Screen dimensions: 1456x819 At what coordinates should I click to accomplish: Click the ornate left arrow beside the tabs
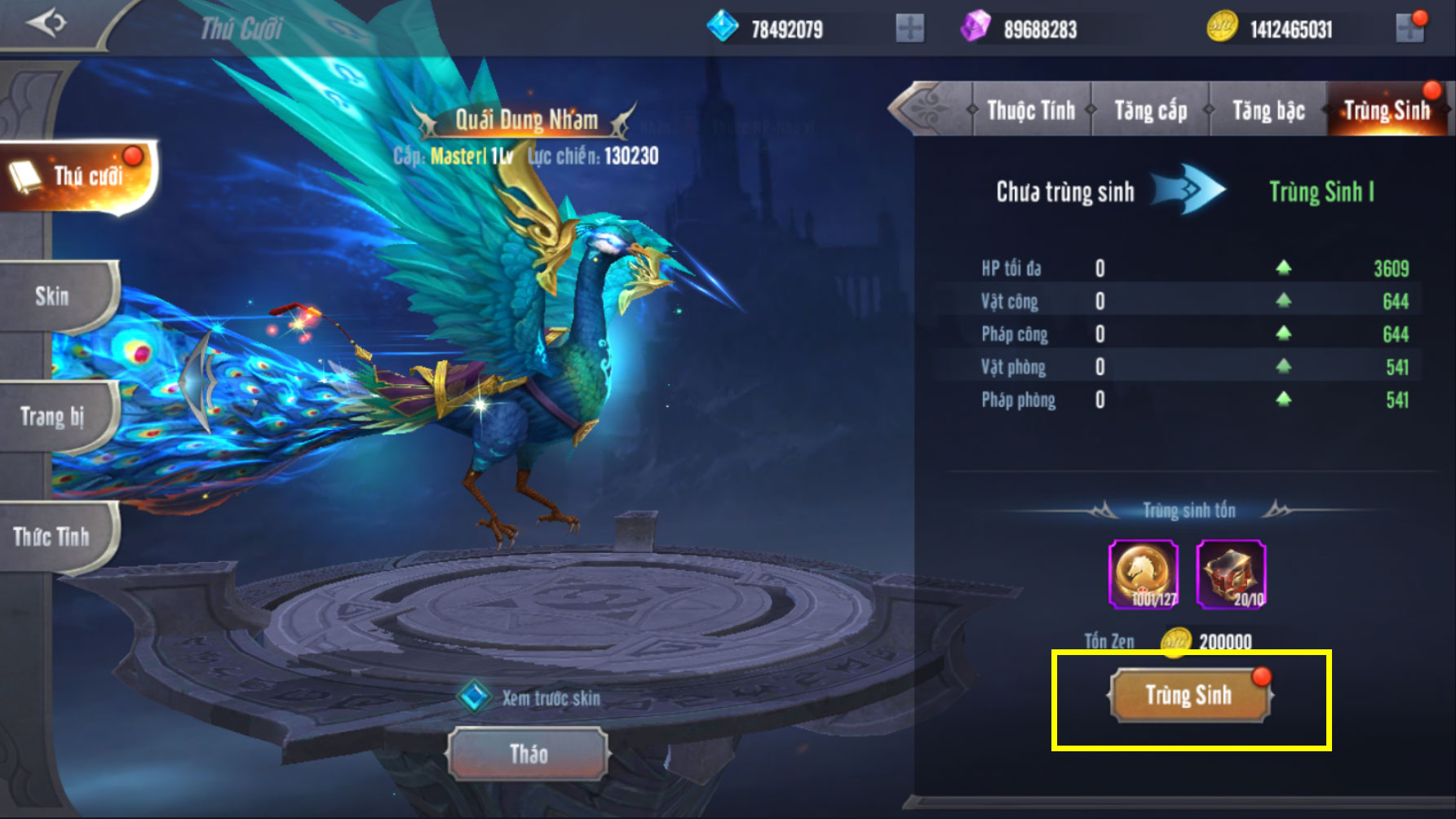(x=928, y=108)
